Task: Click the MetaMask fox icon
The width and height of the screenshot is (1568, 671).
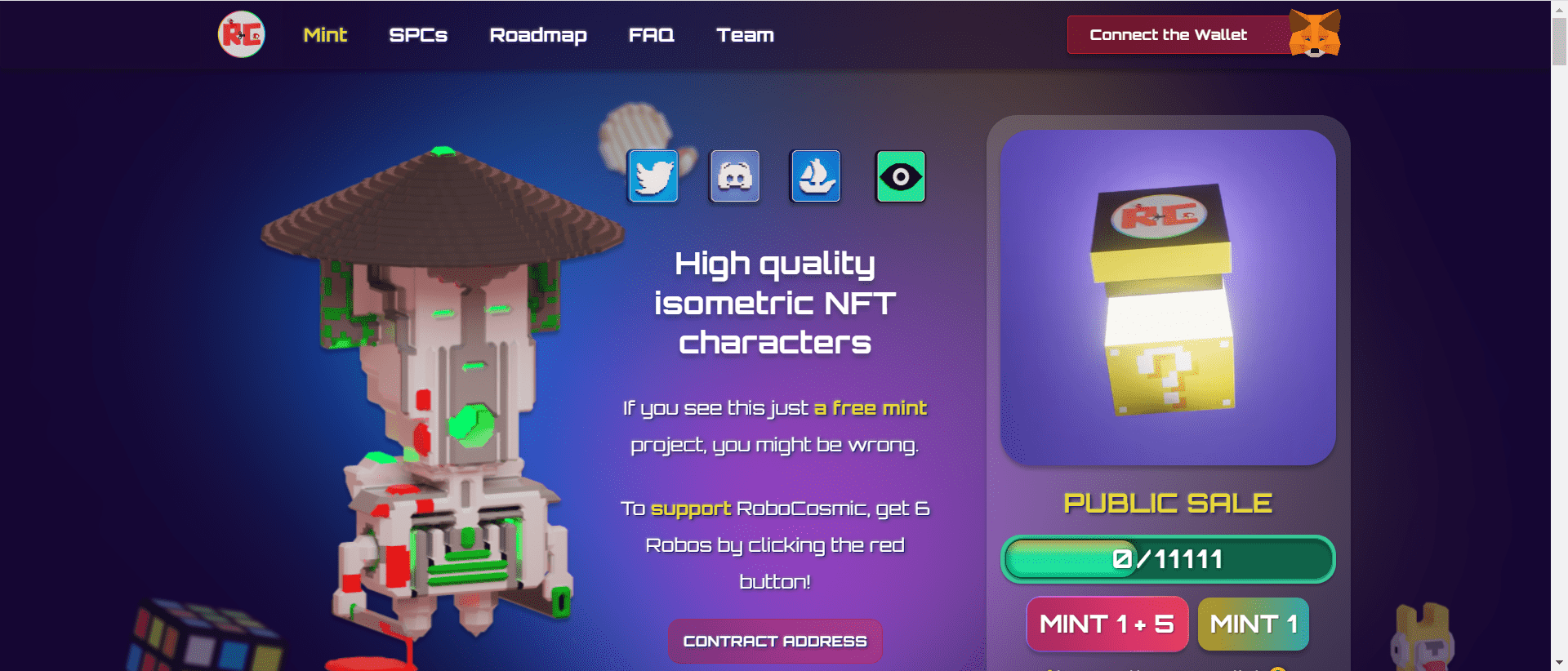Action: [x=1314, y=33]
